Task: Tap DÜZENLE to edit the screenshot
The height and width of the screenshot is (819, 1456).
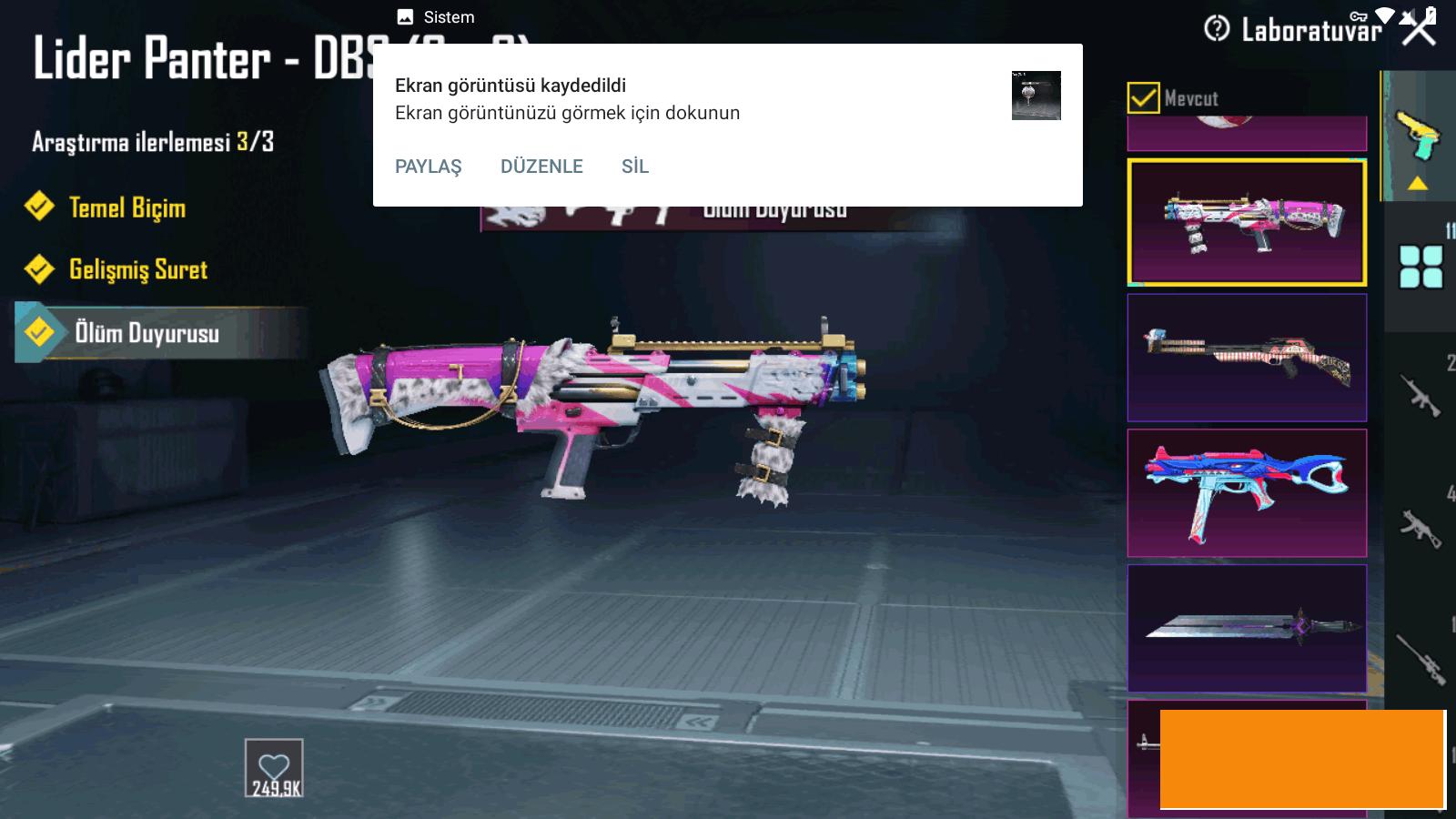Action: pos(541,167)
